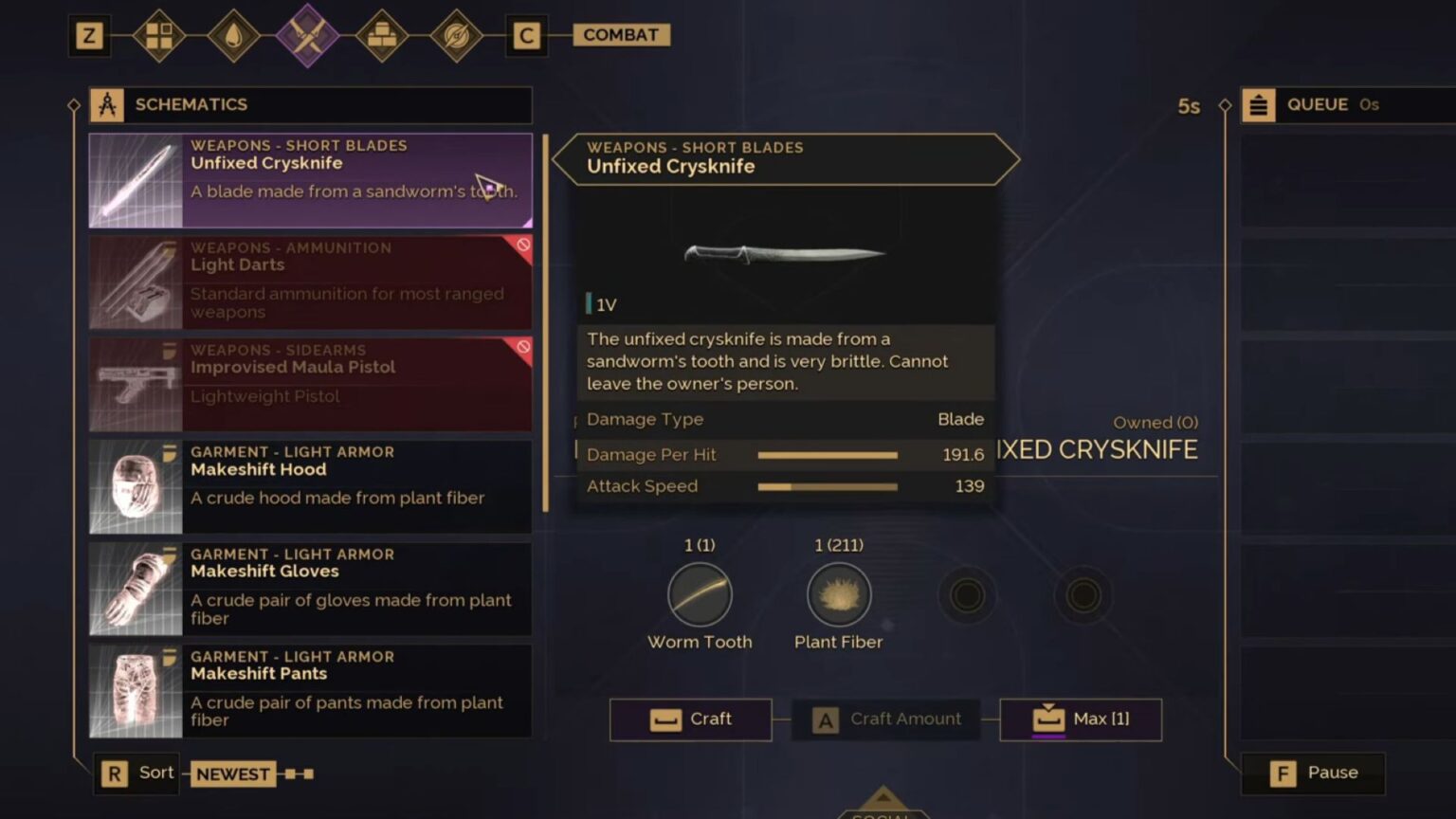Choose Max [1] craft quantity
Viewport: 1456px width, 819px height.
1081,719
